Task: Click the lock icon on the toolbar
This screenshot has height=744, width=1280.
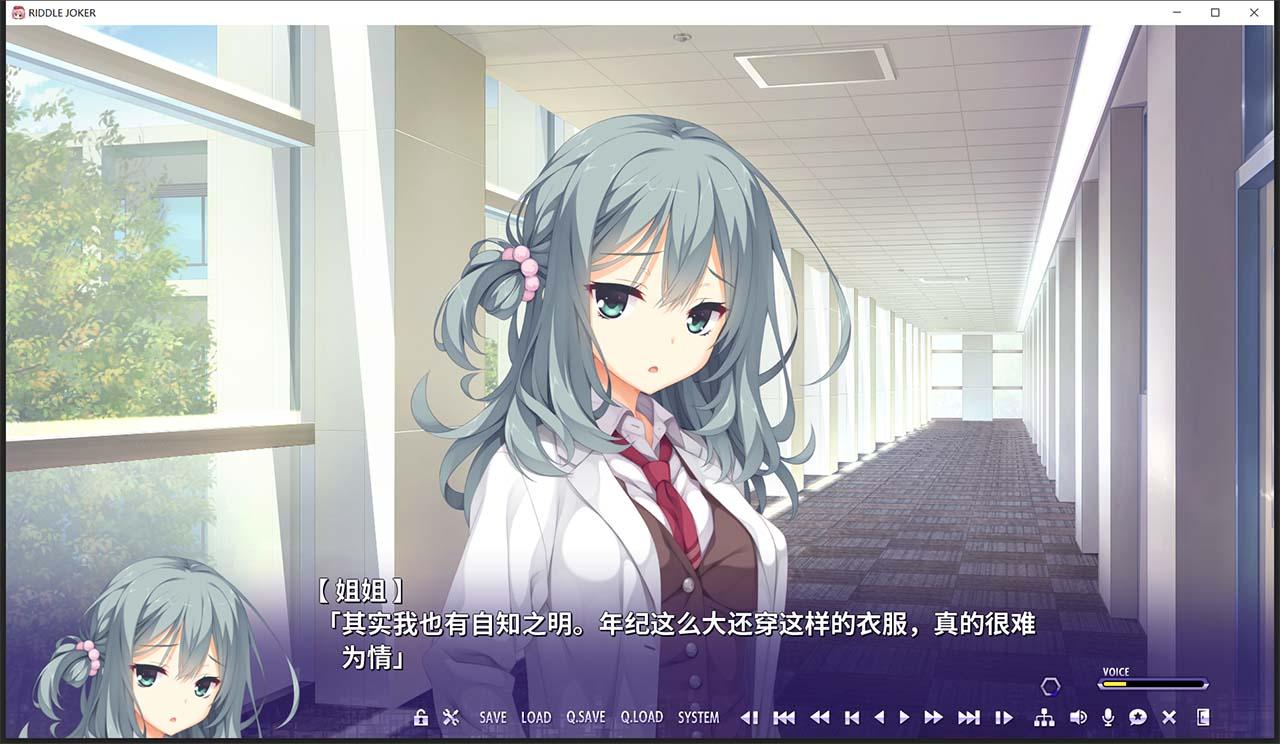Action: click(x=420, y=717)
